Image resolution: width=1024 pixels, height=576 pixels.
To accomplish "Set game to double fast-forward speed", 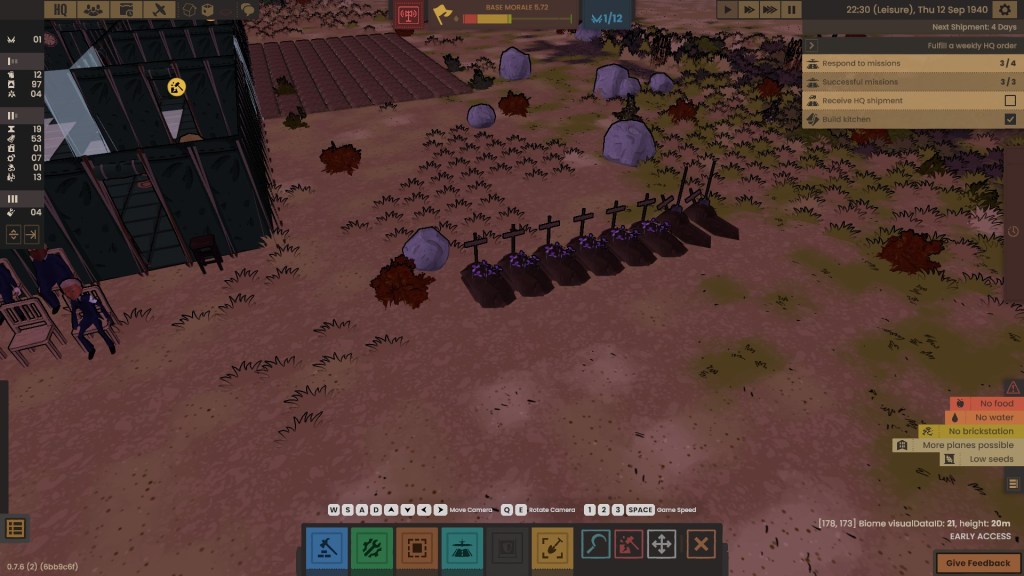I will pyautogui.click(x=749, y=9).
